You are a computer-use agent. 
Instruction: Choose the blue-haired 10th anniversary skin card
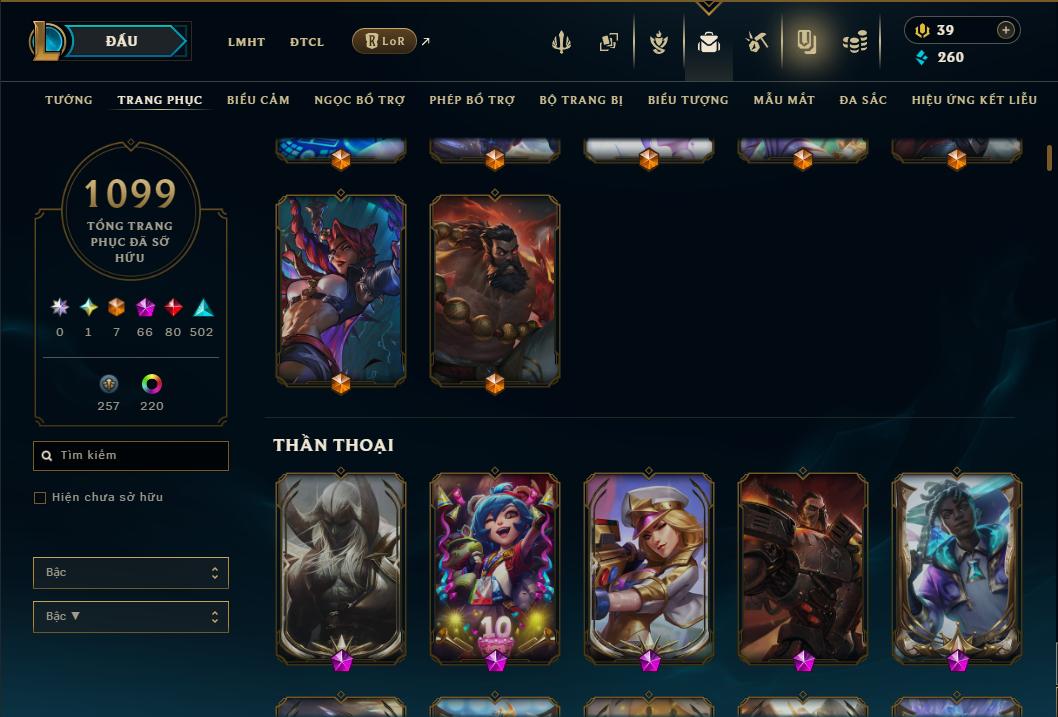(x=495, y=565)
